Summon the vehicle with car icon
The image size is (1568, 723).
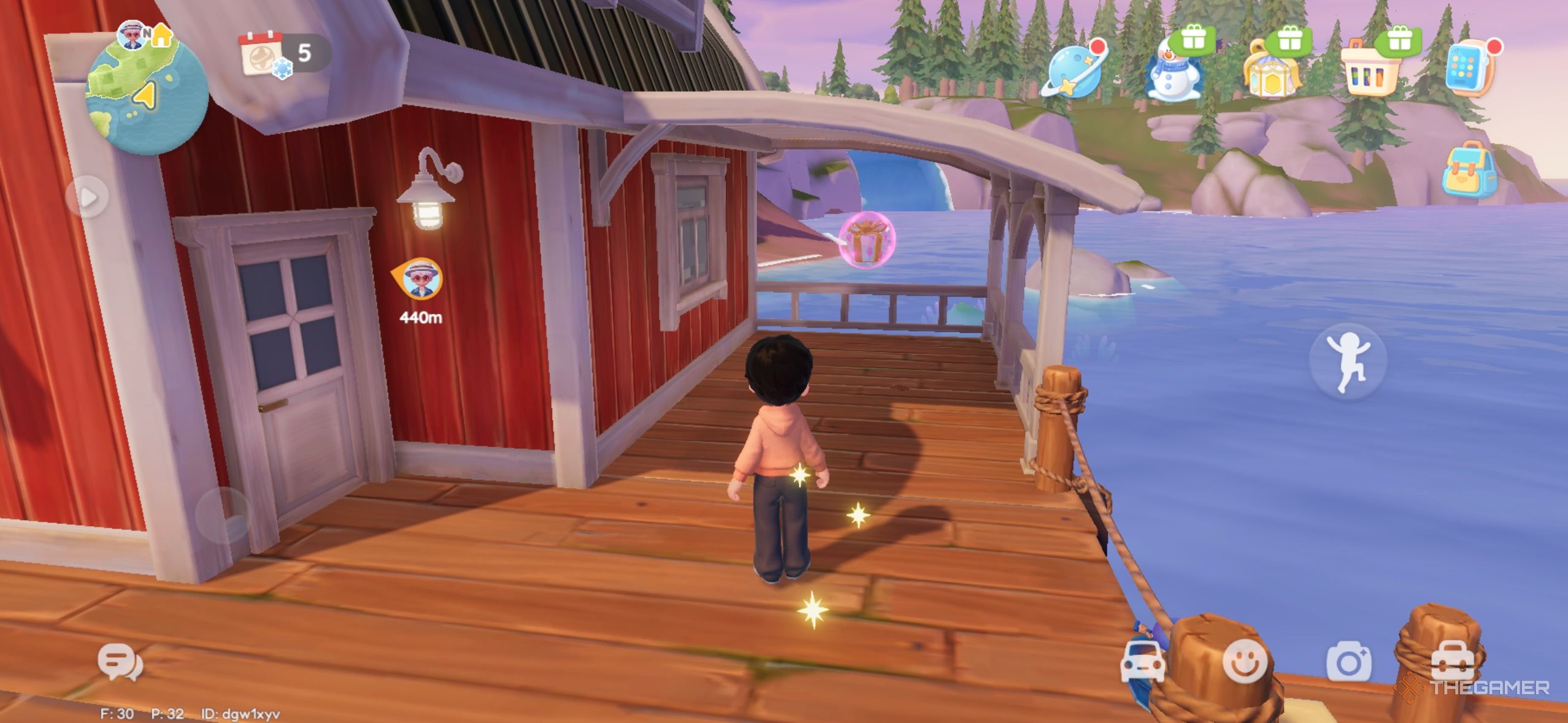click(x=1142, y=662)
